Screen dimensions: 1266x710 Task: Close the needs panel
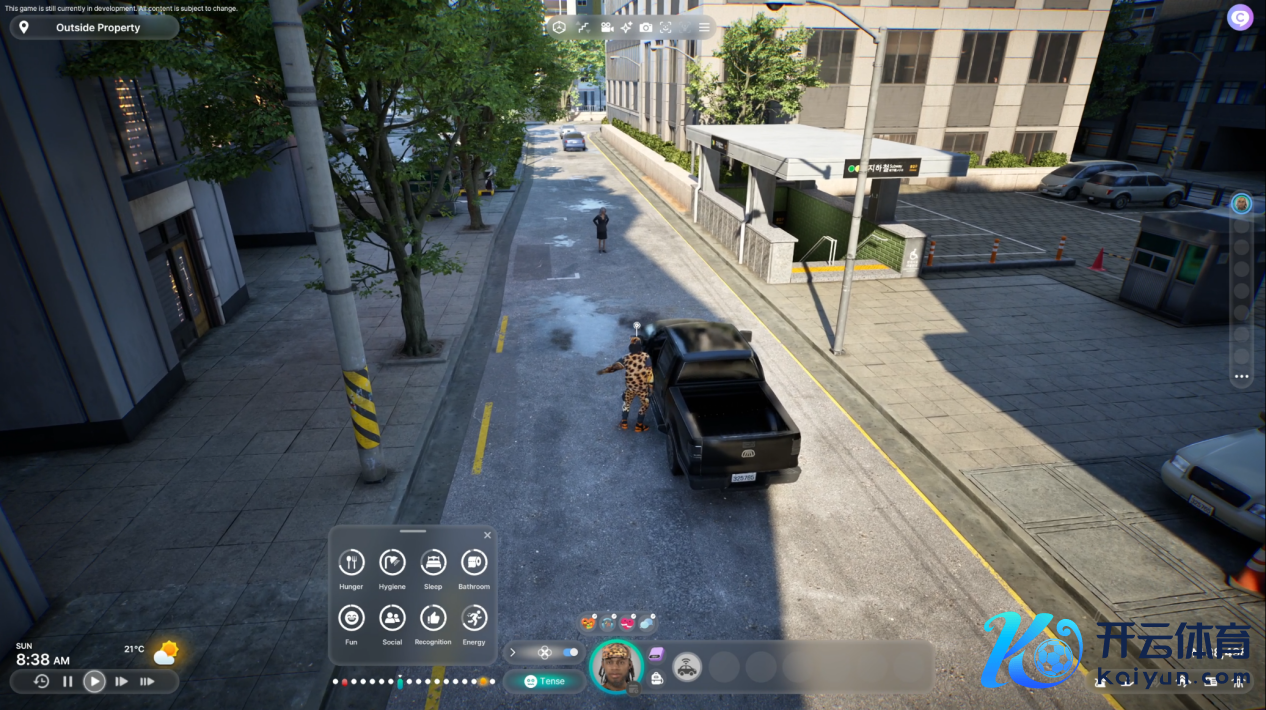point(488,535)
